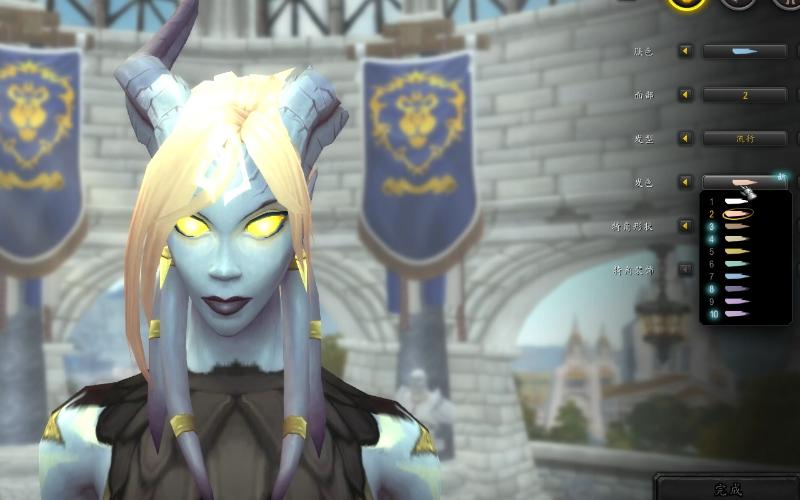
Task: Click the left arrow beside 犄角形状
Action: (686, 226)
